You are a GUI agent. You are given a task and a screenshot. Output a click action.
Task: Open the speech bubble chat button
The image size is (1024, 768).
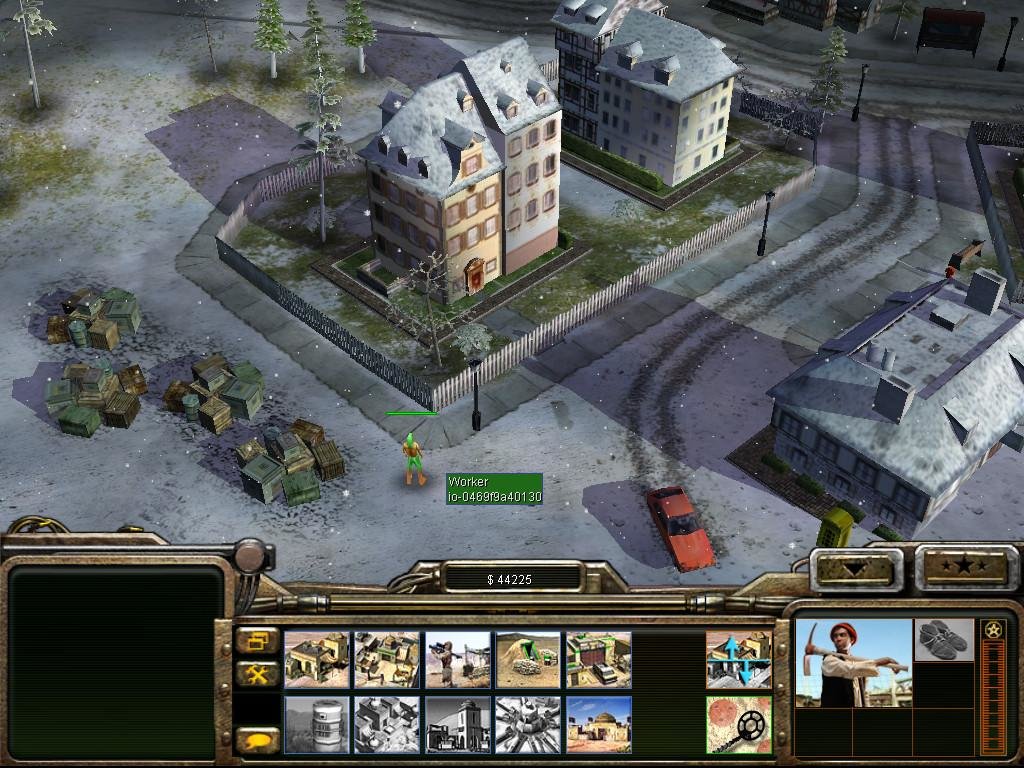click(x=258, y=741)
